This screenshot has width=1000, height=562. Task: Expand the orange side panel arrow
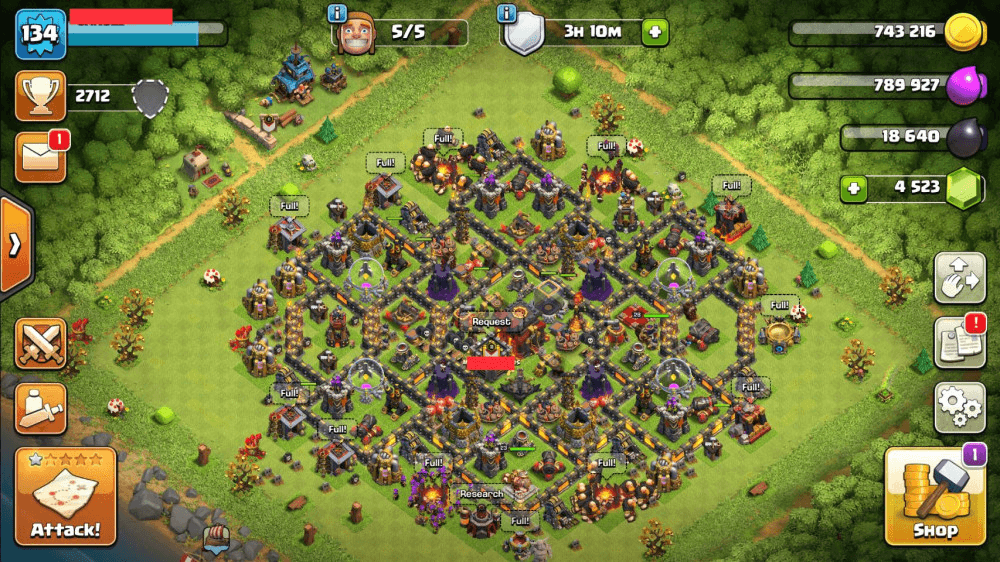point(15,245)
